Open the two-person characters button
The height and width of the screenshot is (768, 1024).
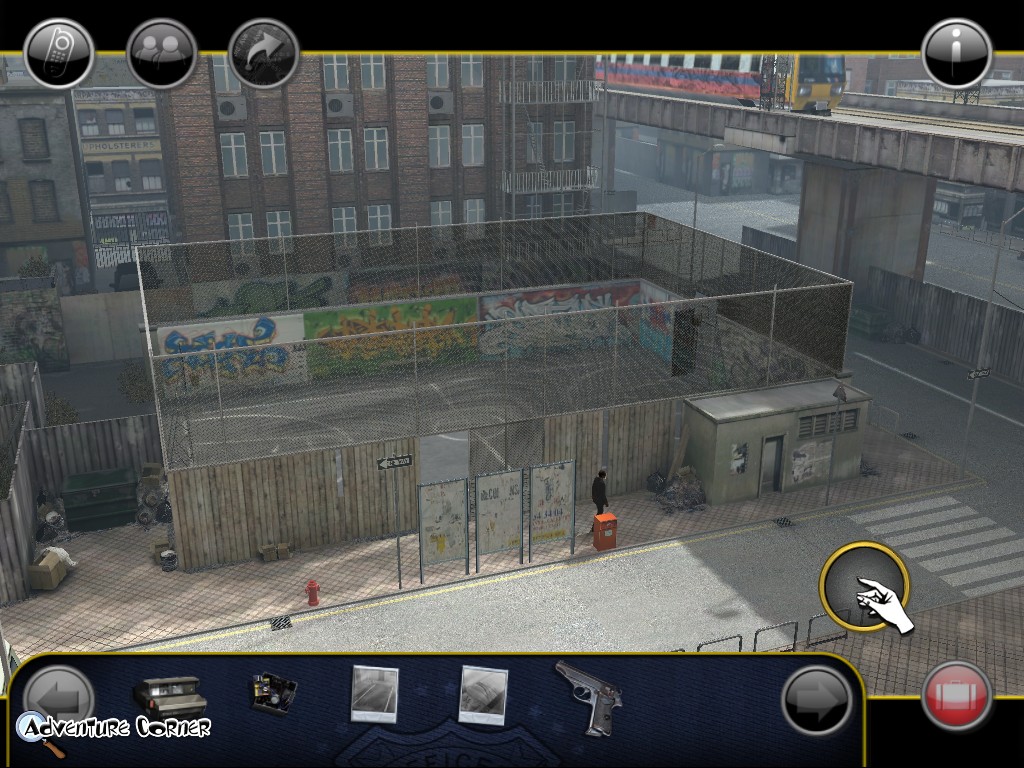162,54
